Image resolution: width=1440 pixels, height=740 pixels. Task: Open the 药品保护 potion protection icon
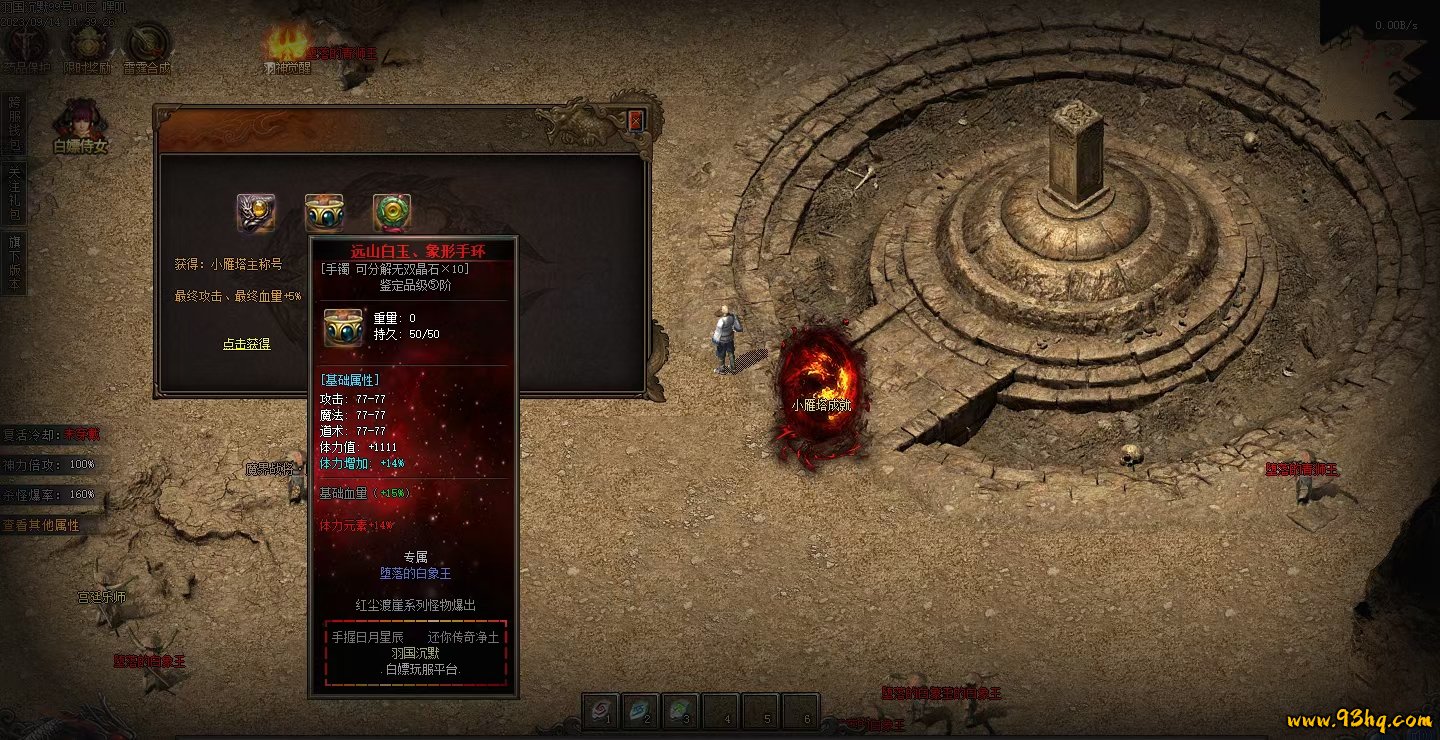tap(27, 45)
